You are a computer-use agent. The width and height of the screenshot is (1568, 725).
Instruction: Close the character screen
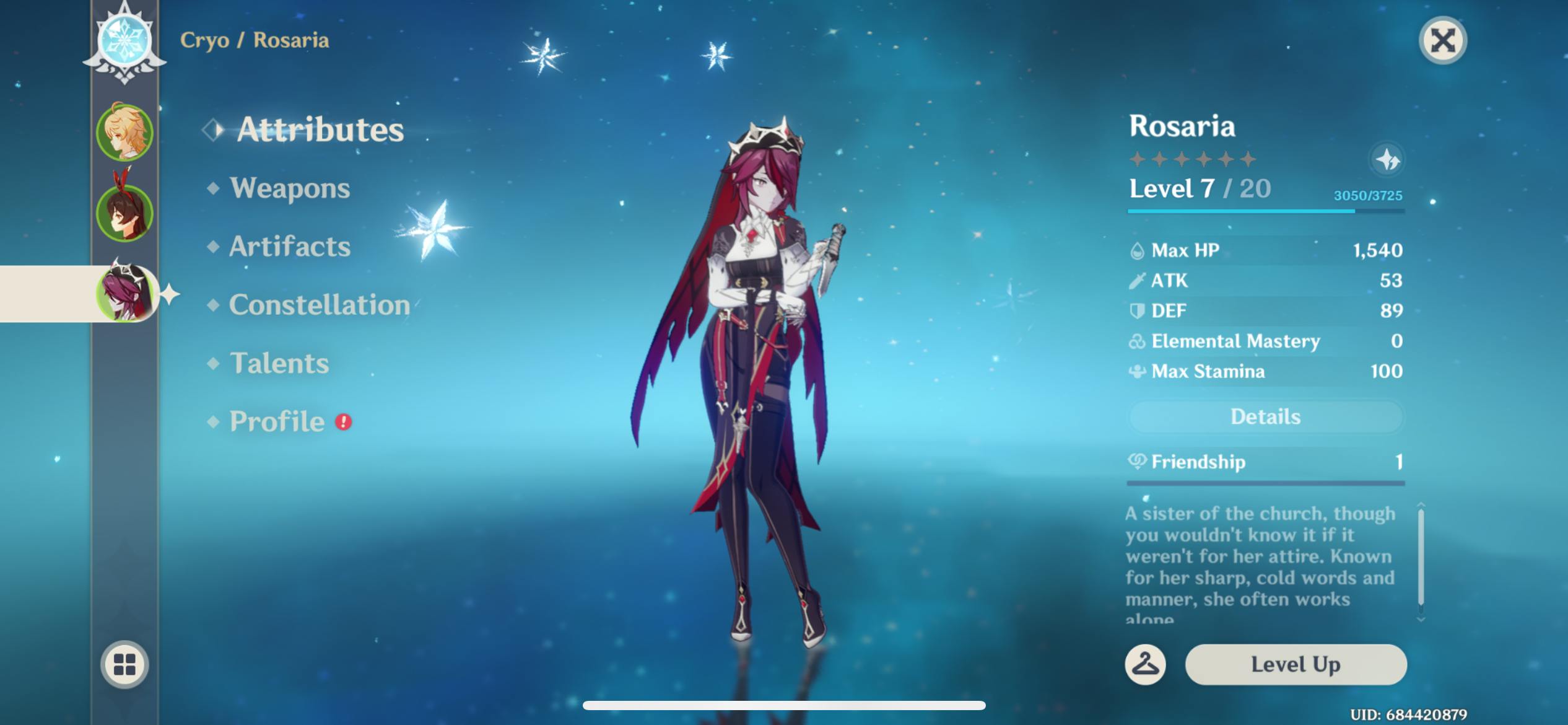(1442, 41)
